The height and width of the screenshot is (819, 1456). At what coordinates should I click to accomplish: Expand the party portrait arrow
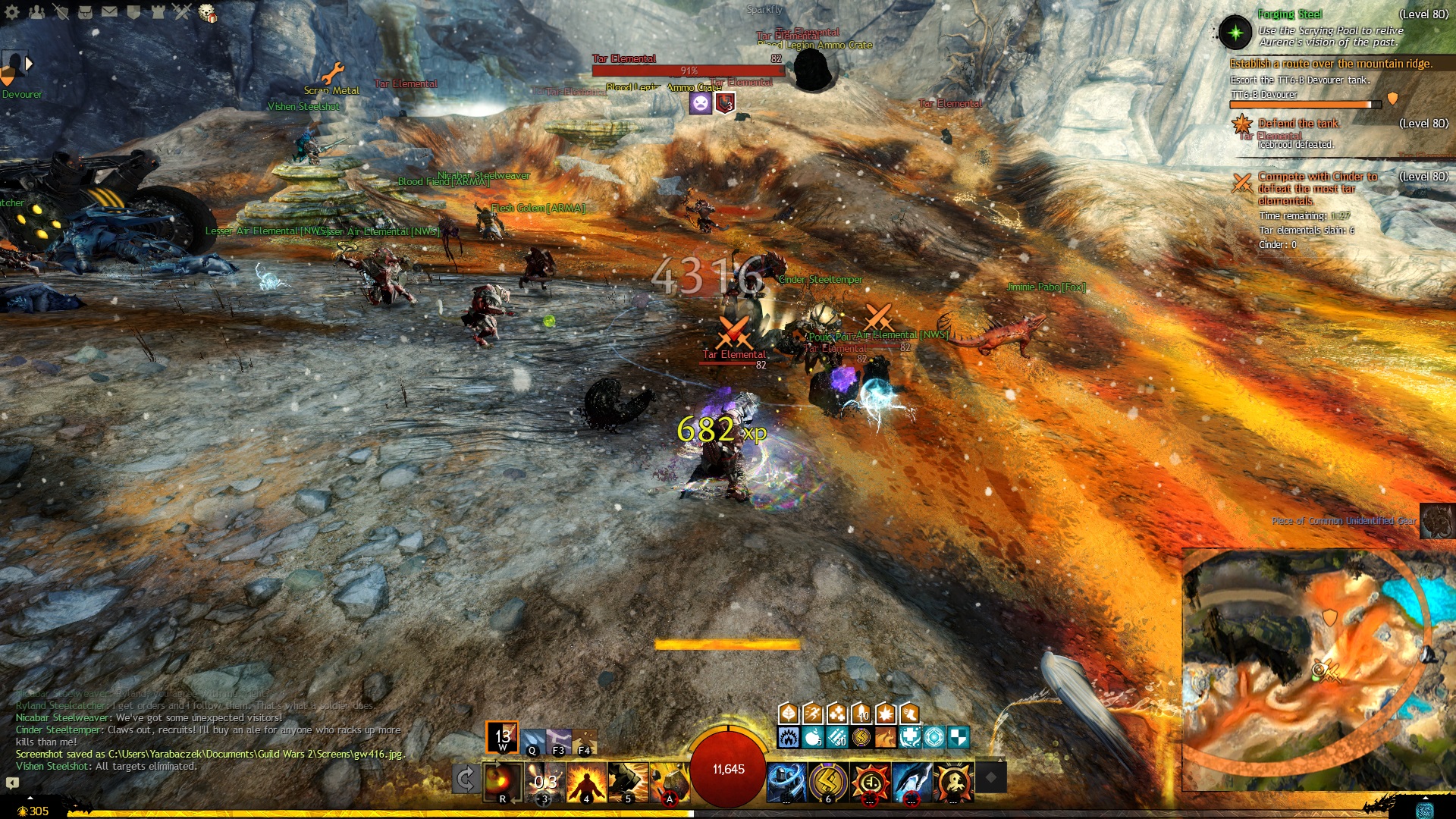[30, 64]
